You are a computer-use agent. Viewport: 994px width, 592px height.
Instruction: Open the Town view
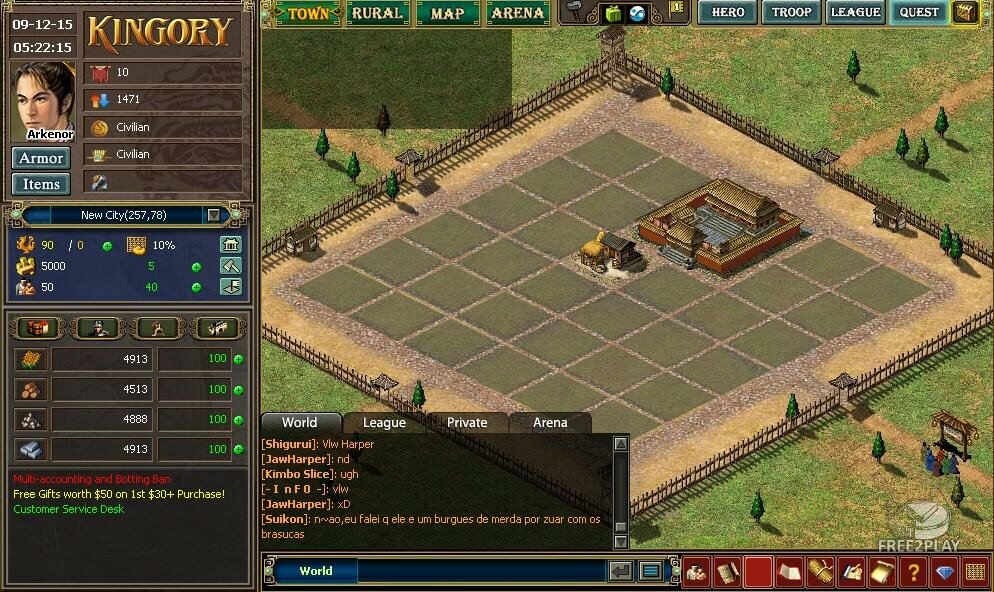306,13
